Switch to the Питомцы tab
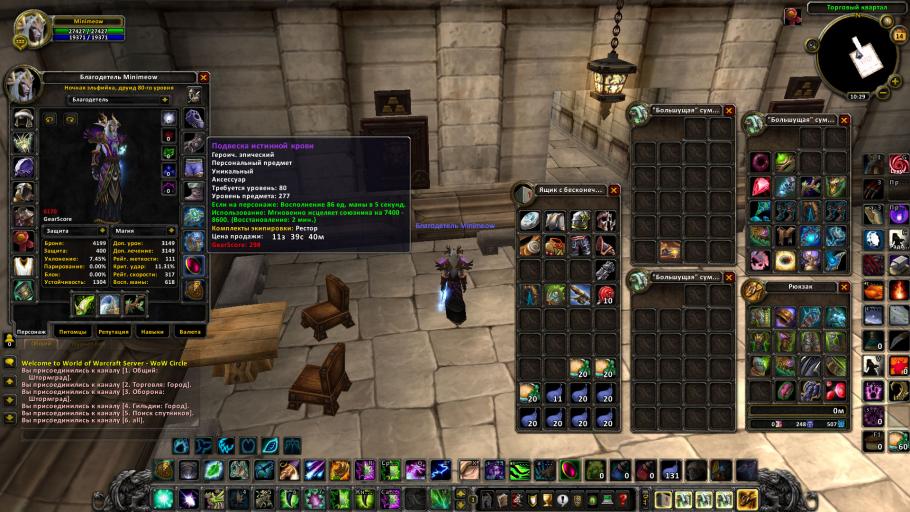The image size is (910, 512). [x=73, y=331]
